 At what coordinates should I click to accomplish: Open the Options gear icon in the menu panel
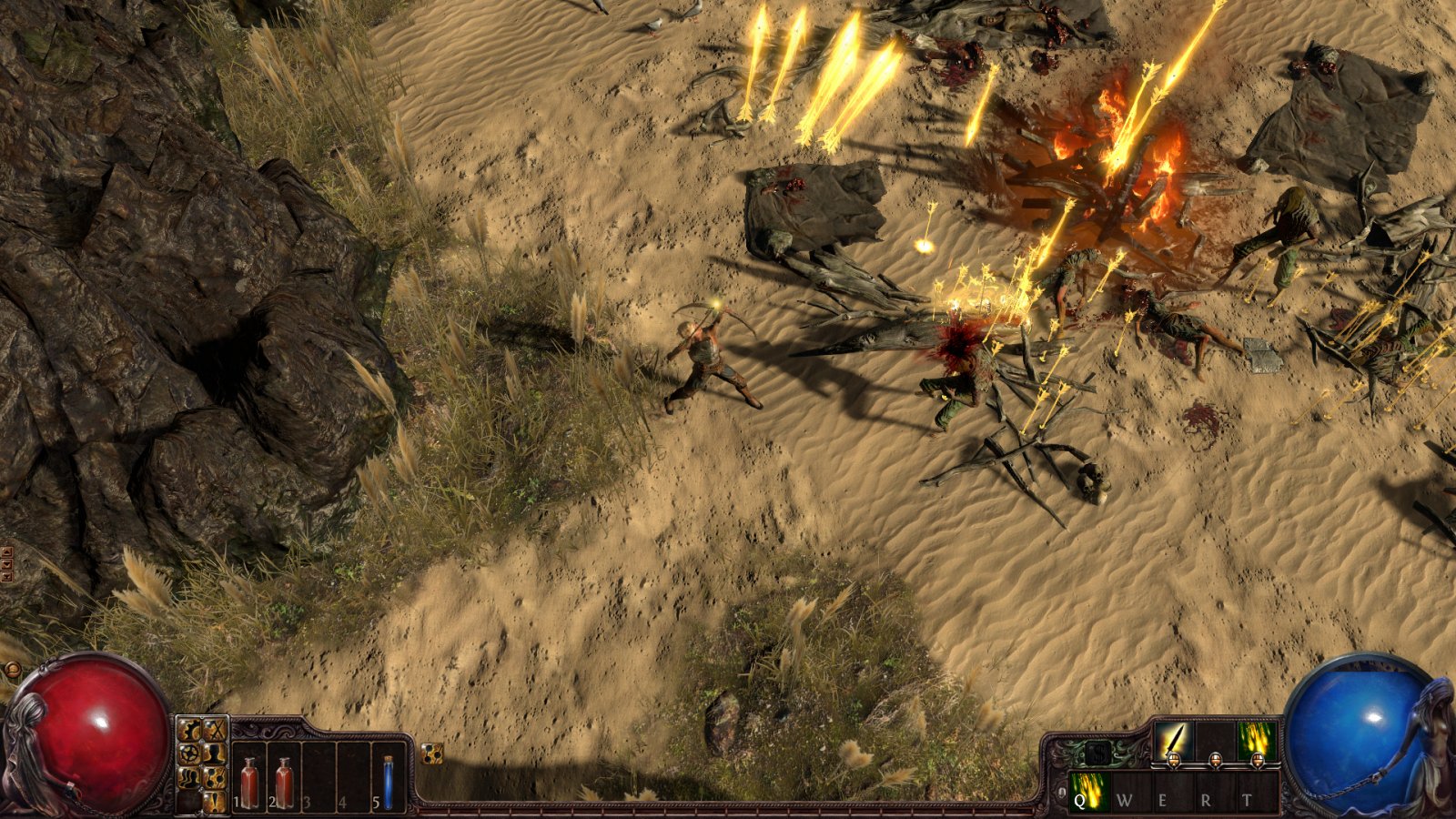pyautogui.click(x=189, y=730)
